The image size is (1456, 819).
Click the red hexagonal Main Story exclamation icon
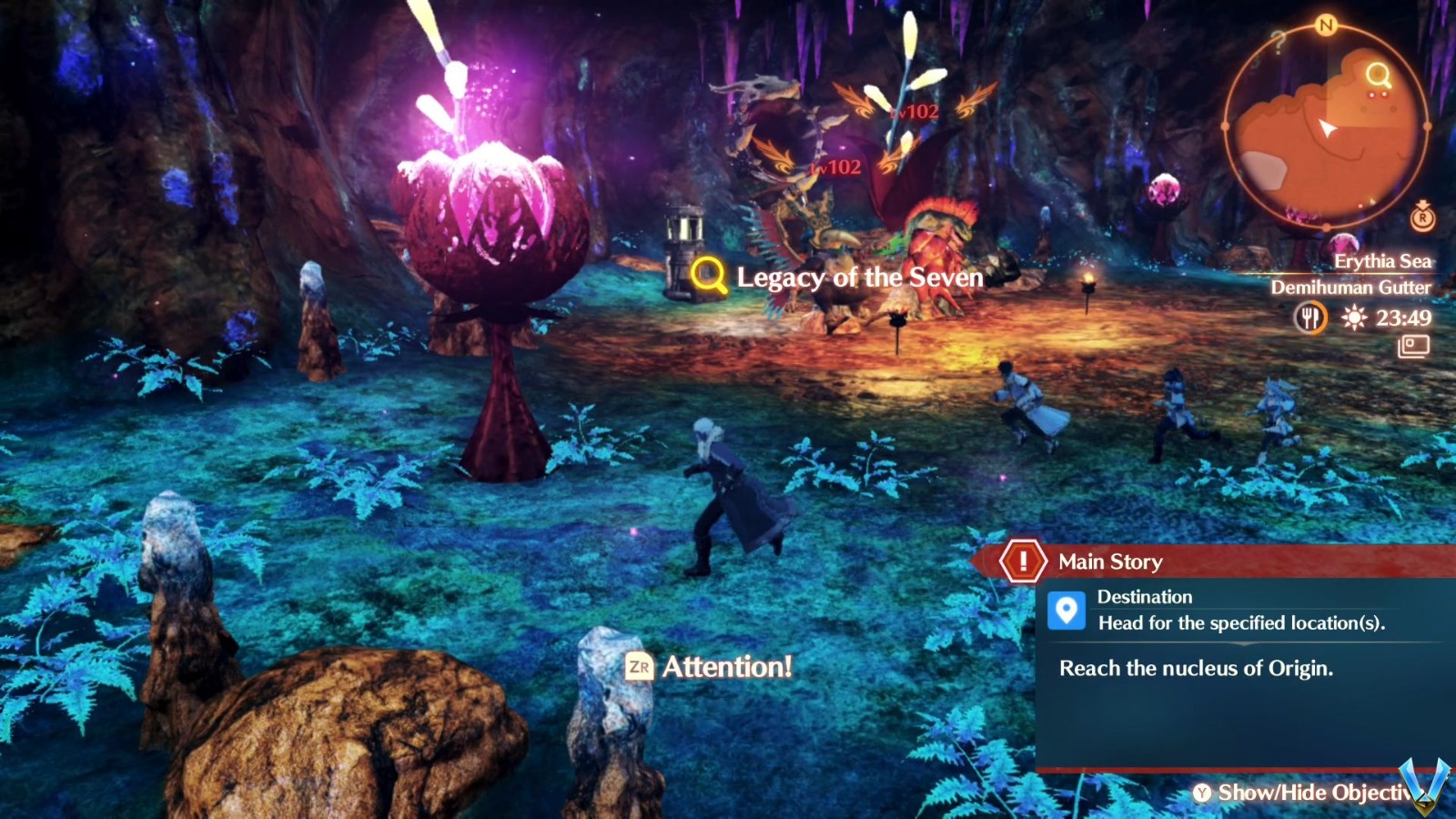point(1024,561)
